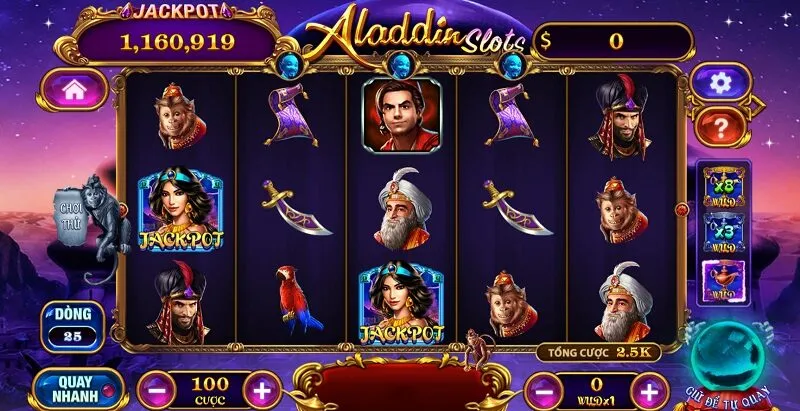Screen dimensions: 800x411
Task: Go to the home screen
Action: click(x=73, y=89)
